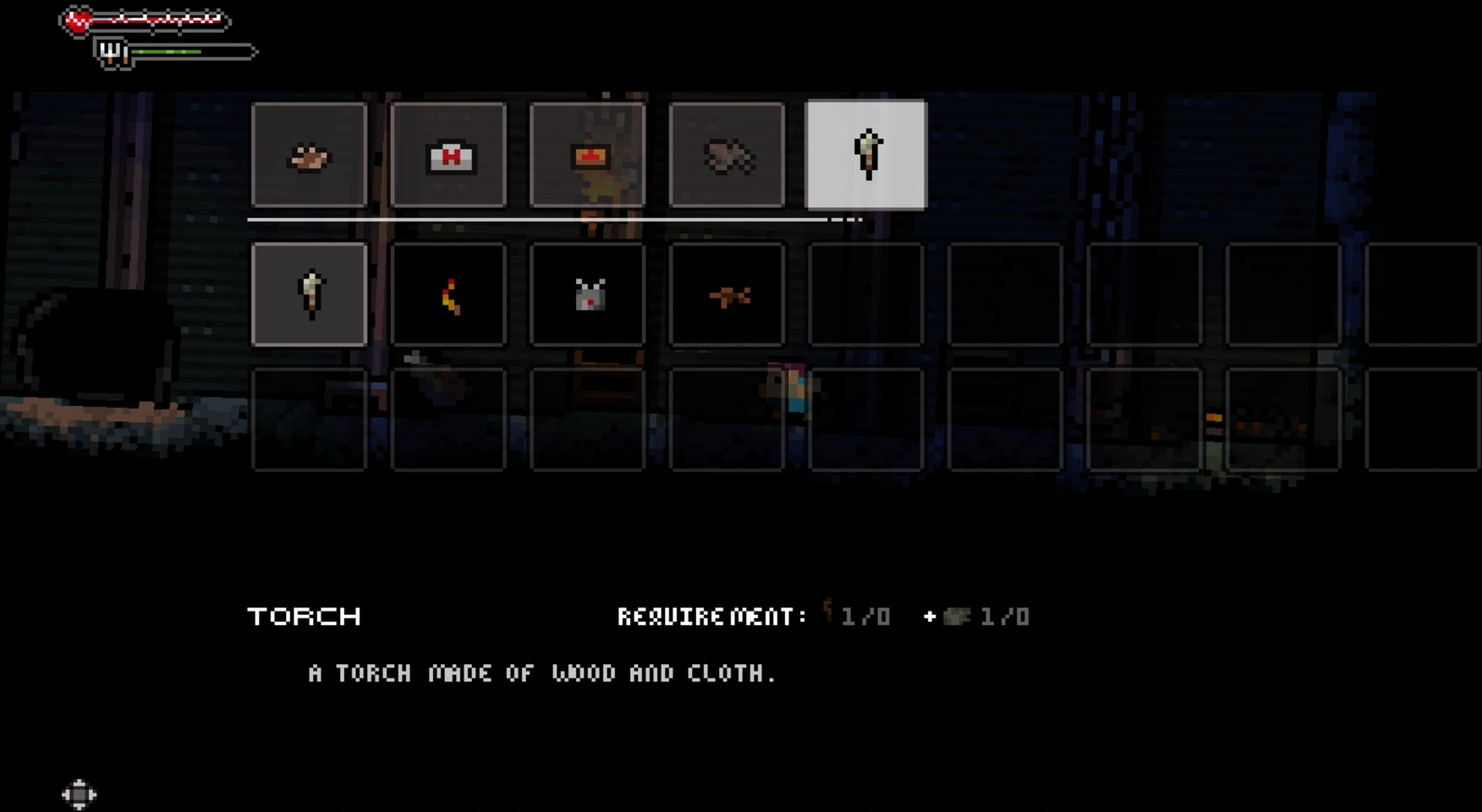Select the gray cloth bundle slot
1482x812 pixels.
click(x=727, y=155)
